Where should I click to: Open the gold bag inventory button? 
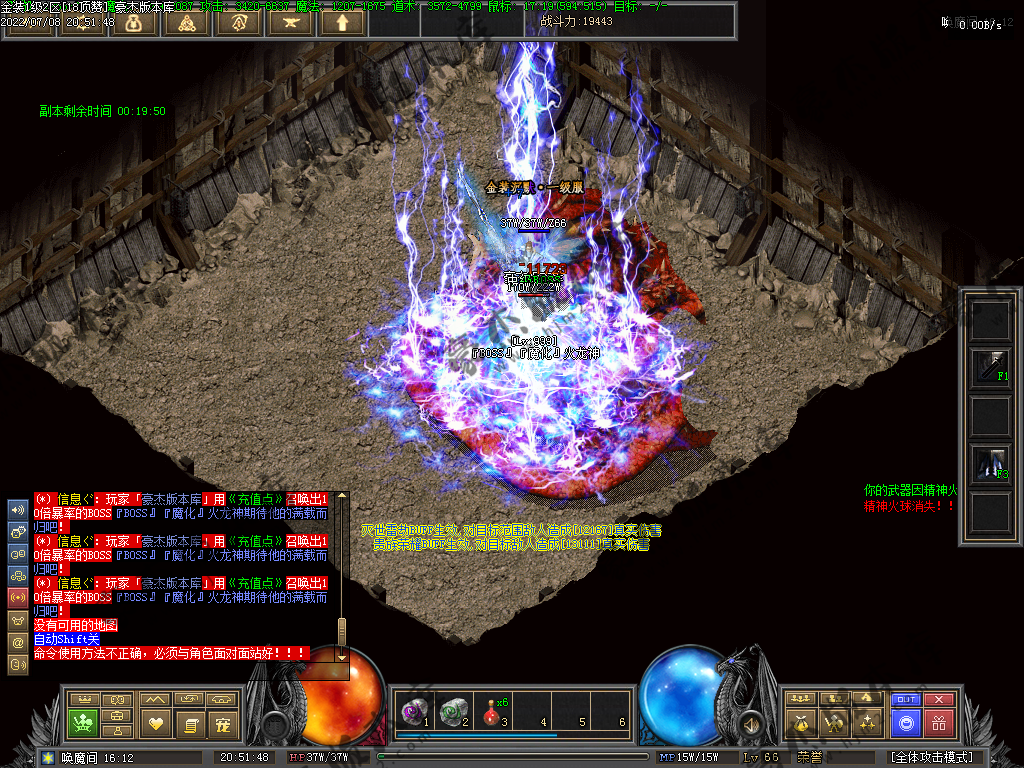click(800, 722)
